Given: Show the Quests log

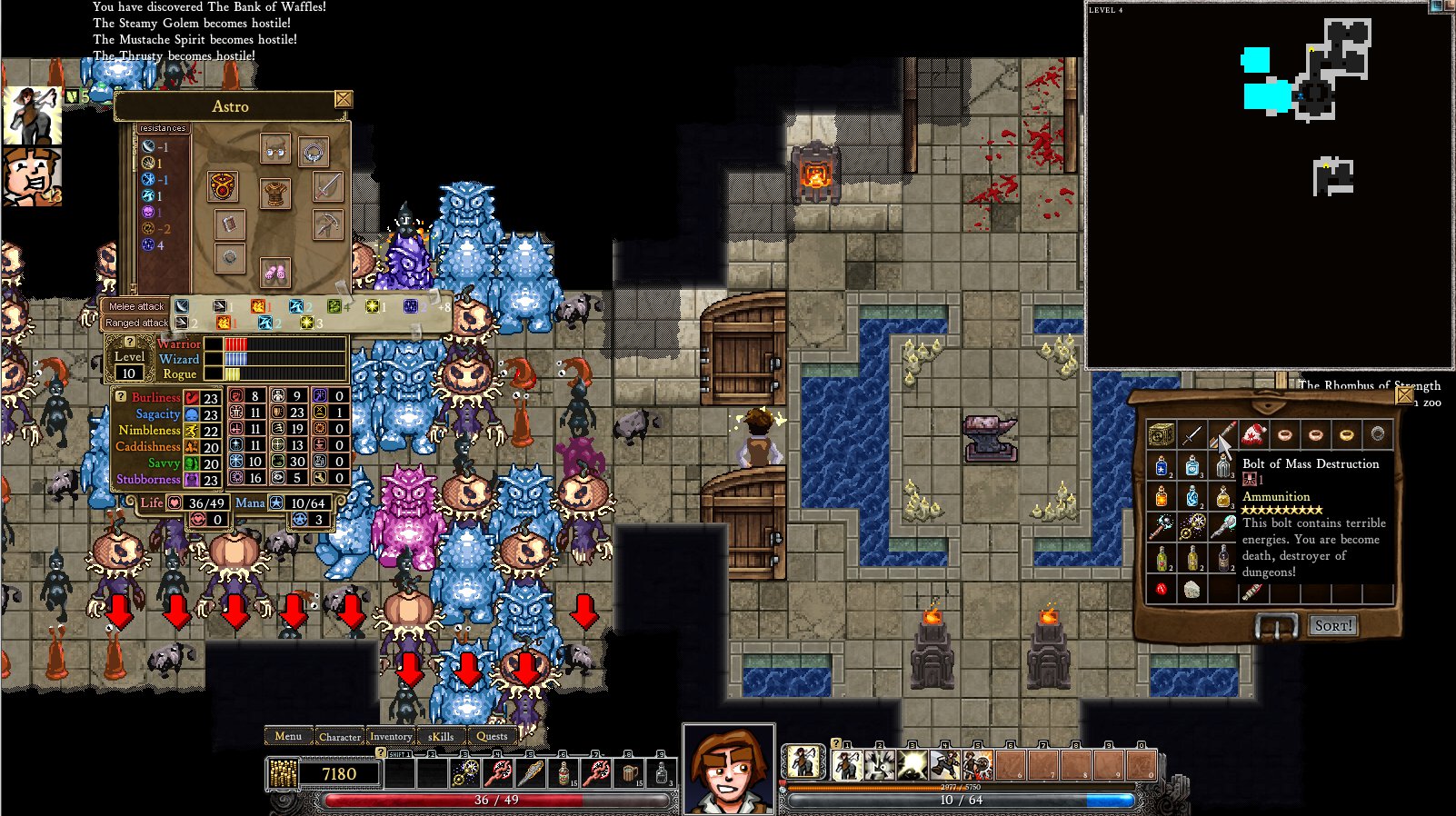Looking at the screenshot, I should 492,737.
